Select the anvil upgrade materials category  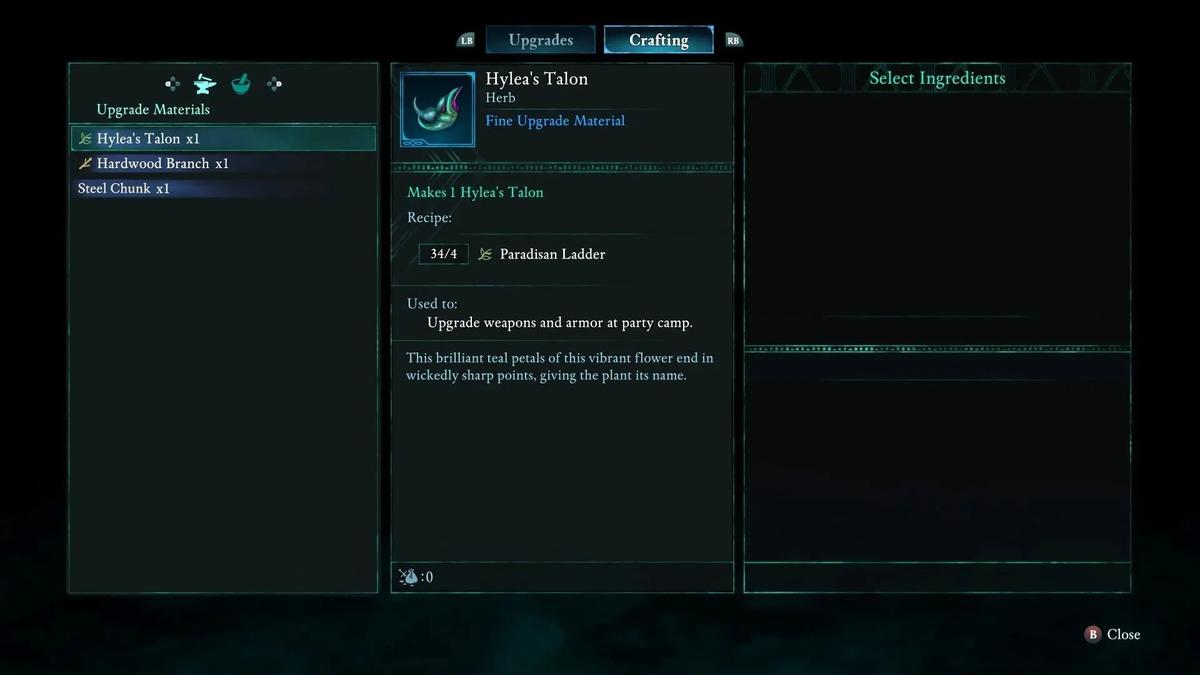(205, 84)
